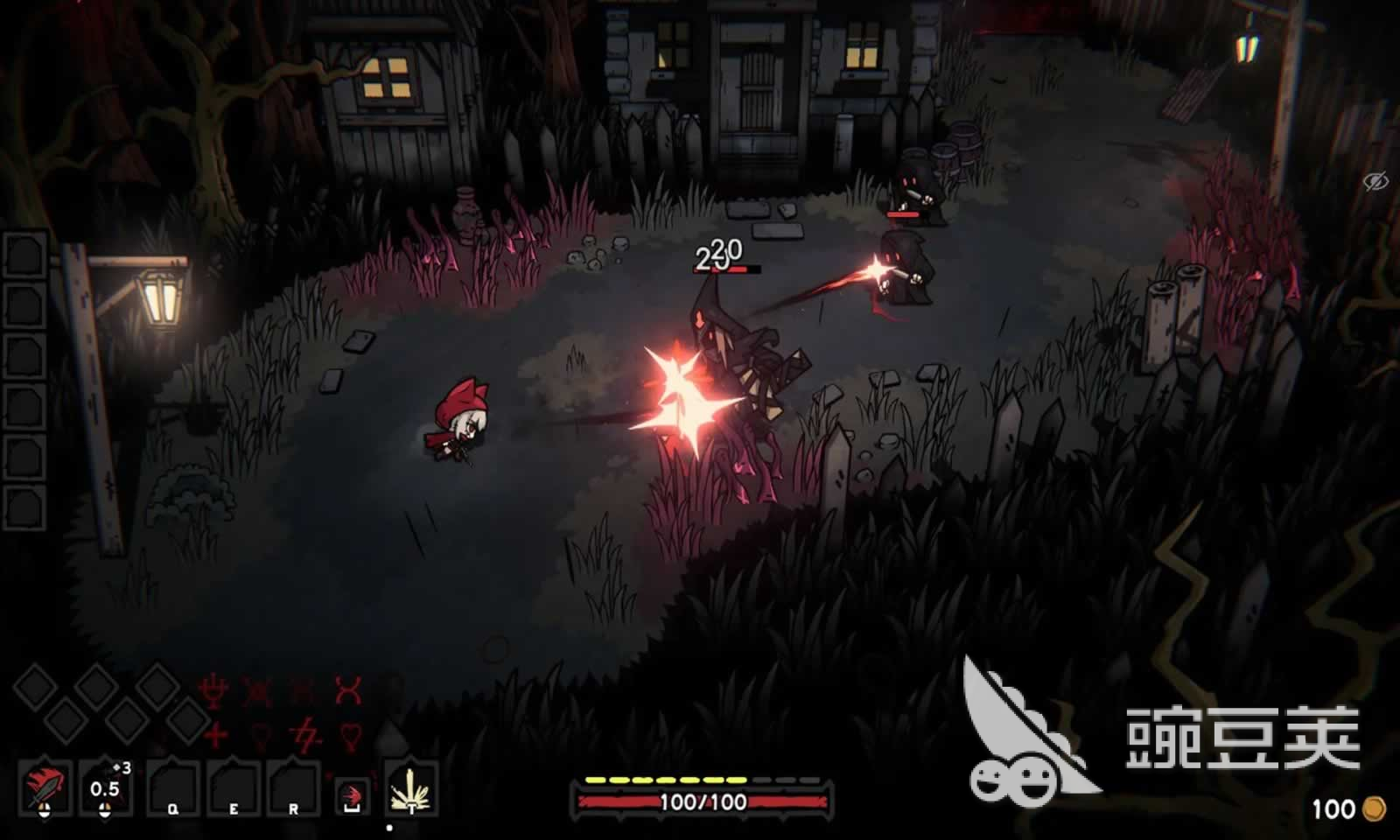
Task: Click the red cross rune symbol
Action: coord(214,733)
